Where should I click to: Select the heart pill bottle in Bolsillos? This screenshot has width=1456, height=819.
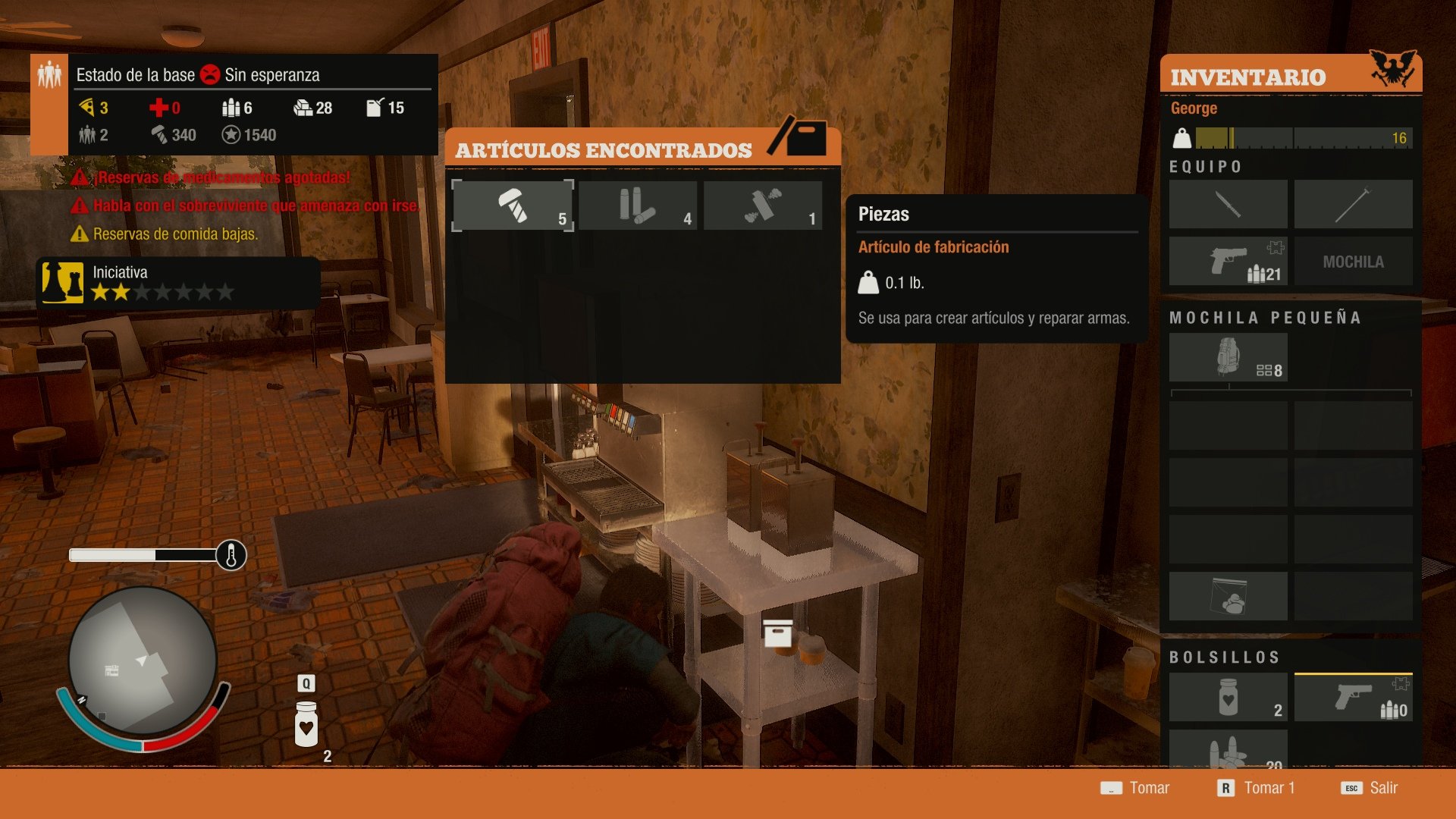click(x=1228, y=695)
